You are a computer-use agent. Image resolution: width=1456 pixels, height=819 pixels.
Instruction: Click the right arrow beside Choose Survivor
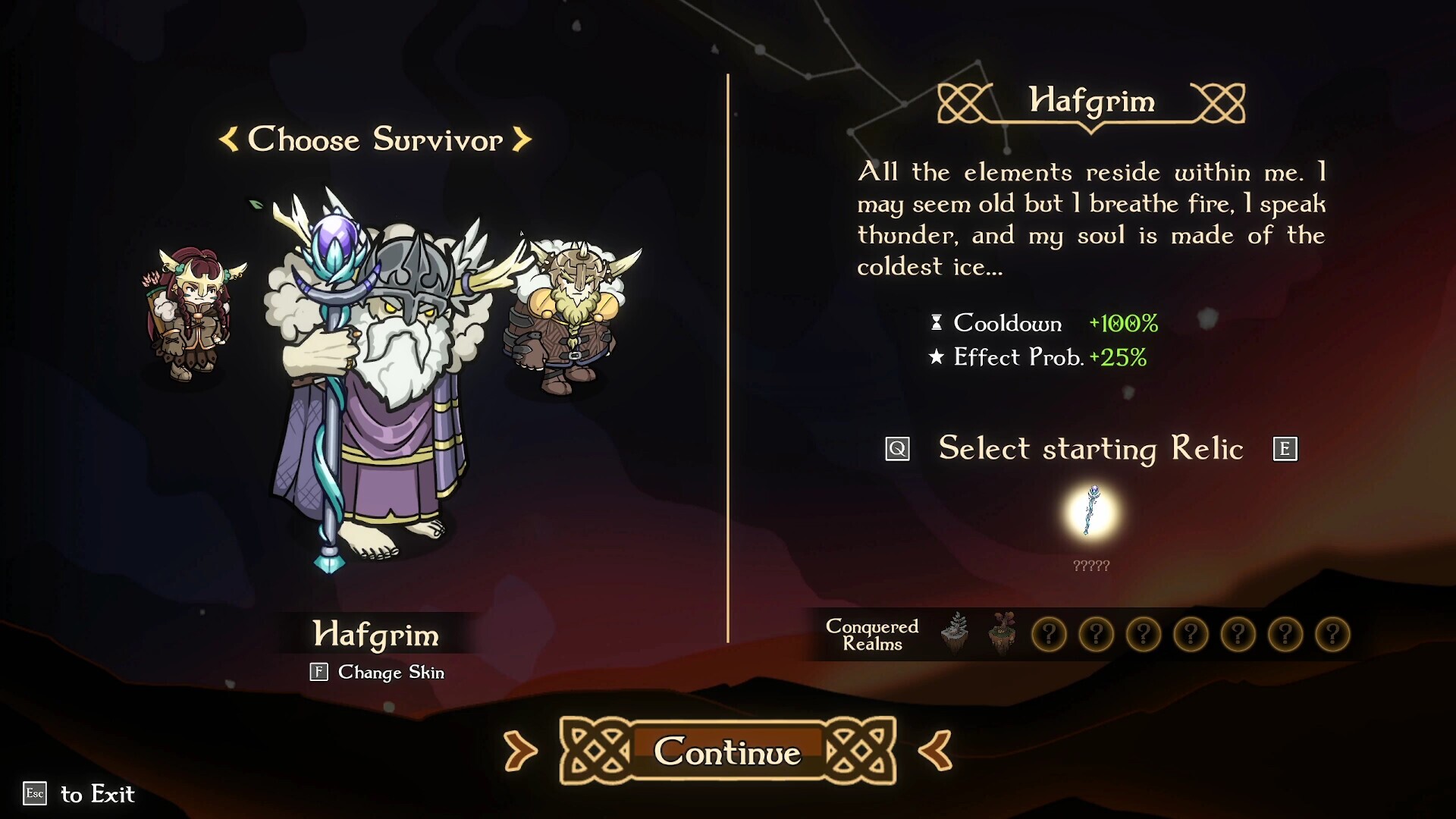[x=522, y=140]
